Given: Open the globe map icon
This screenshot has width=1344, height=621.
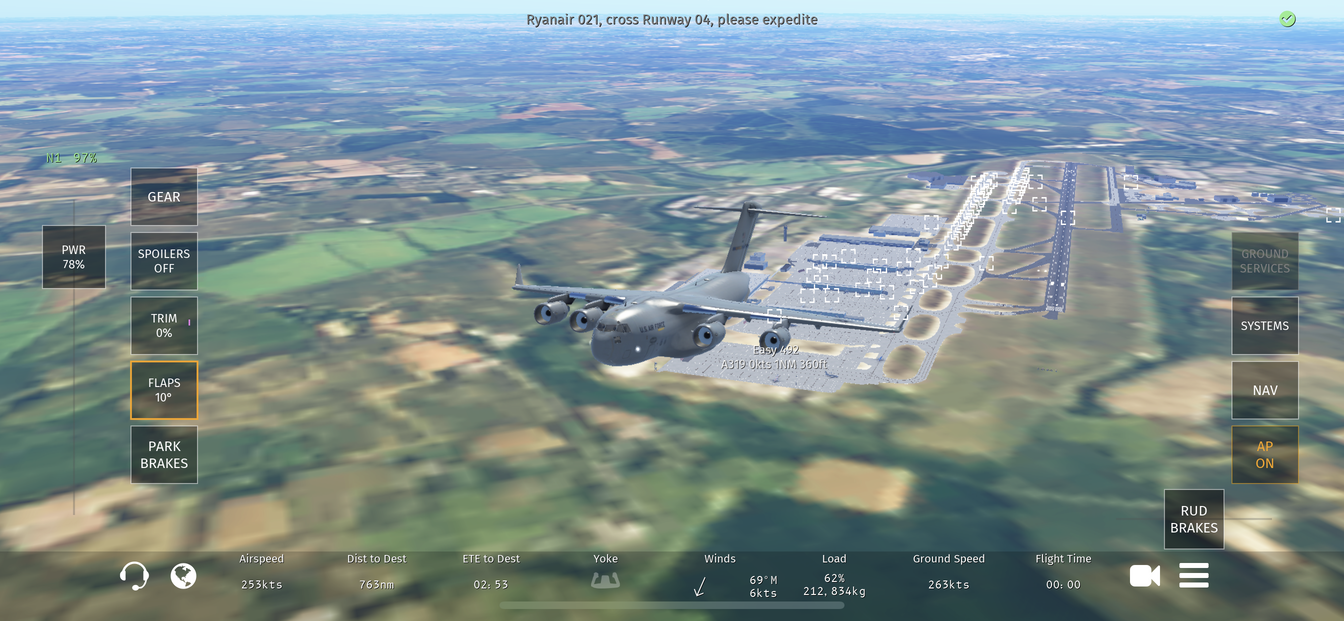Looking at the screenshot, I should 183,576.
